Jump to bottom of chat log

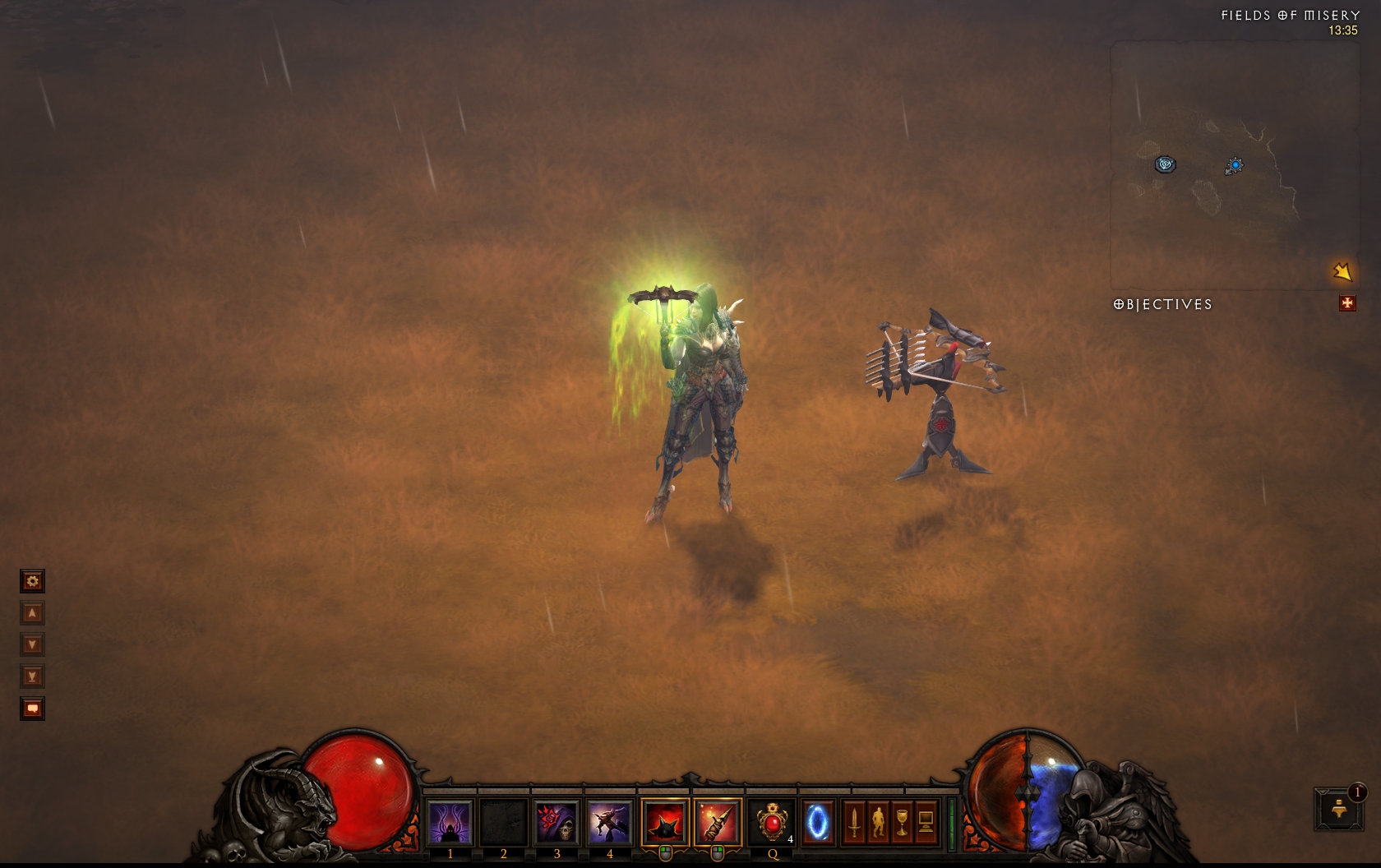coord(32,676)
